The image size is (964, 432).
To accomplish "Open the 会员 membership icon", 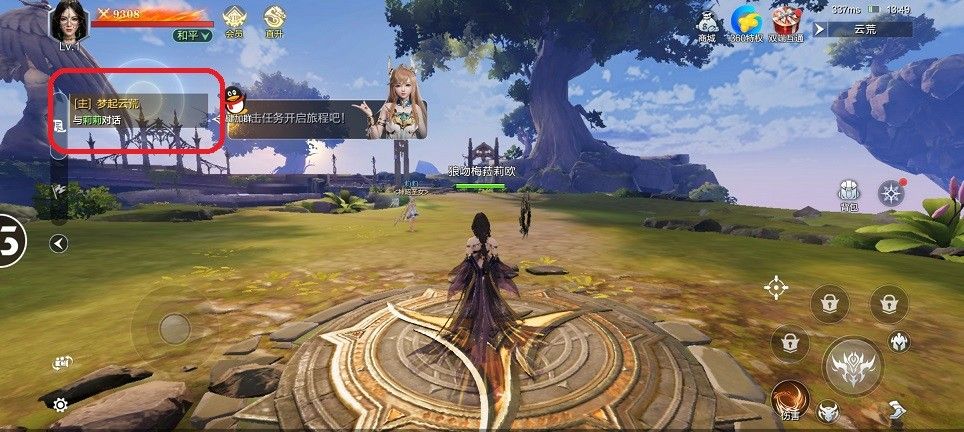I will [234, 19].
